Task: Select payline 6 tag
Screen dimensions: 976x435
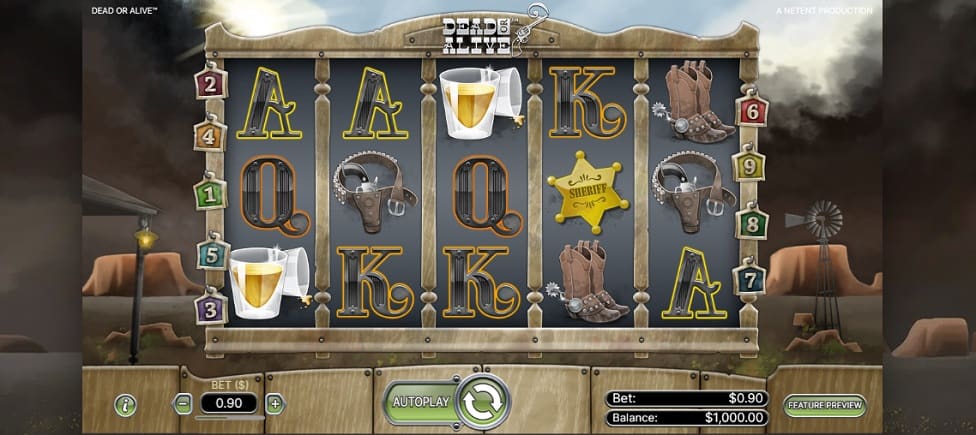Action: point(752,110)
